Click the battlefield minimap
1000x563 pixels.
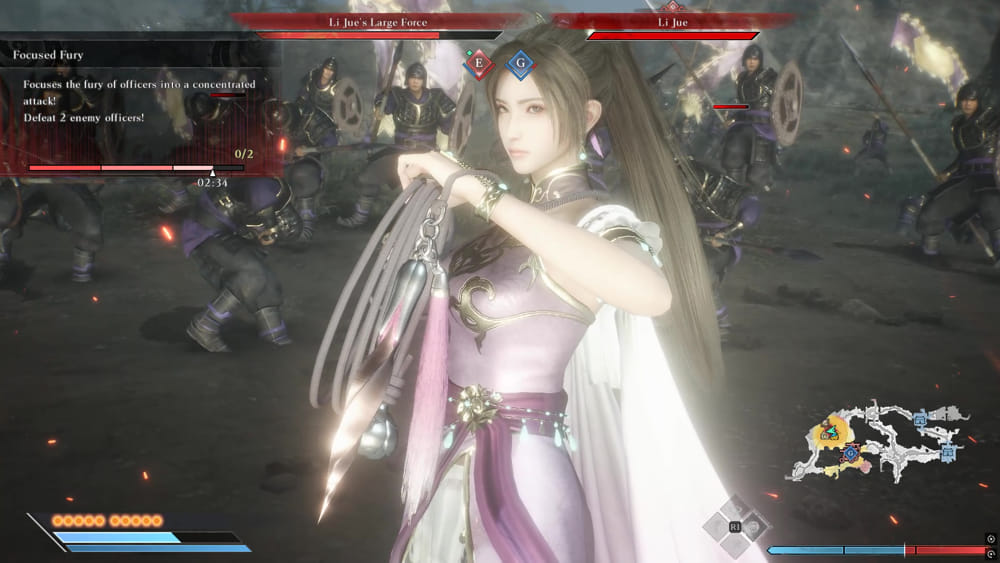pyautogui.click(x=880, y=441)
